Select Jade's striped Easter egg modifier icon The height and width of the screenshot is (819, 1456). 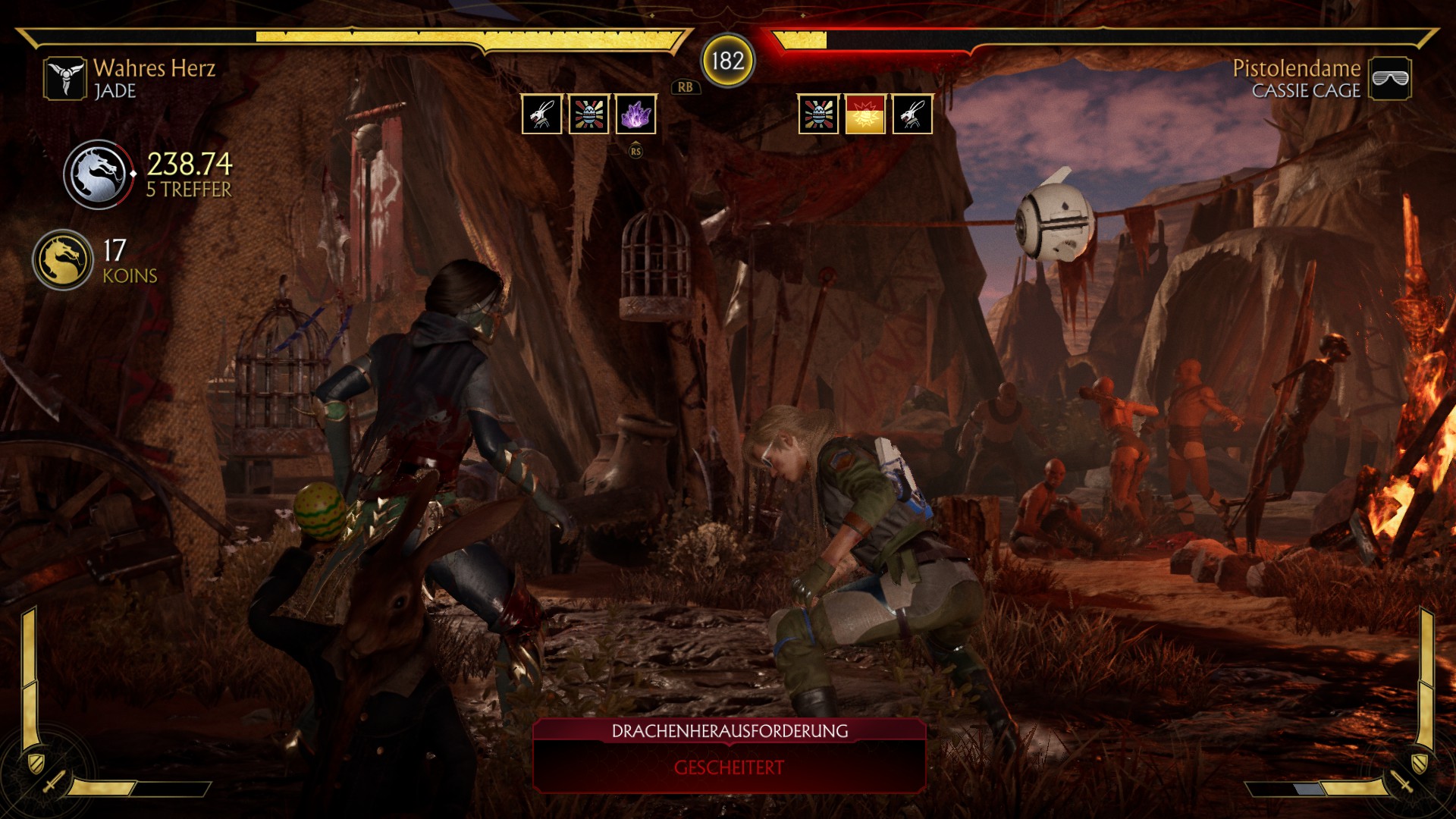pyautogui.click(x=588, y=115)
